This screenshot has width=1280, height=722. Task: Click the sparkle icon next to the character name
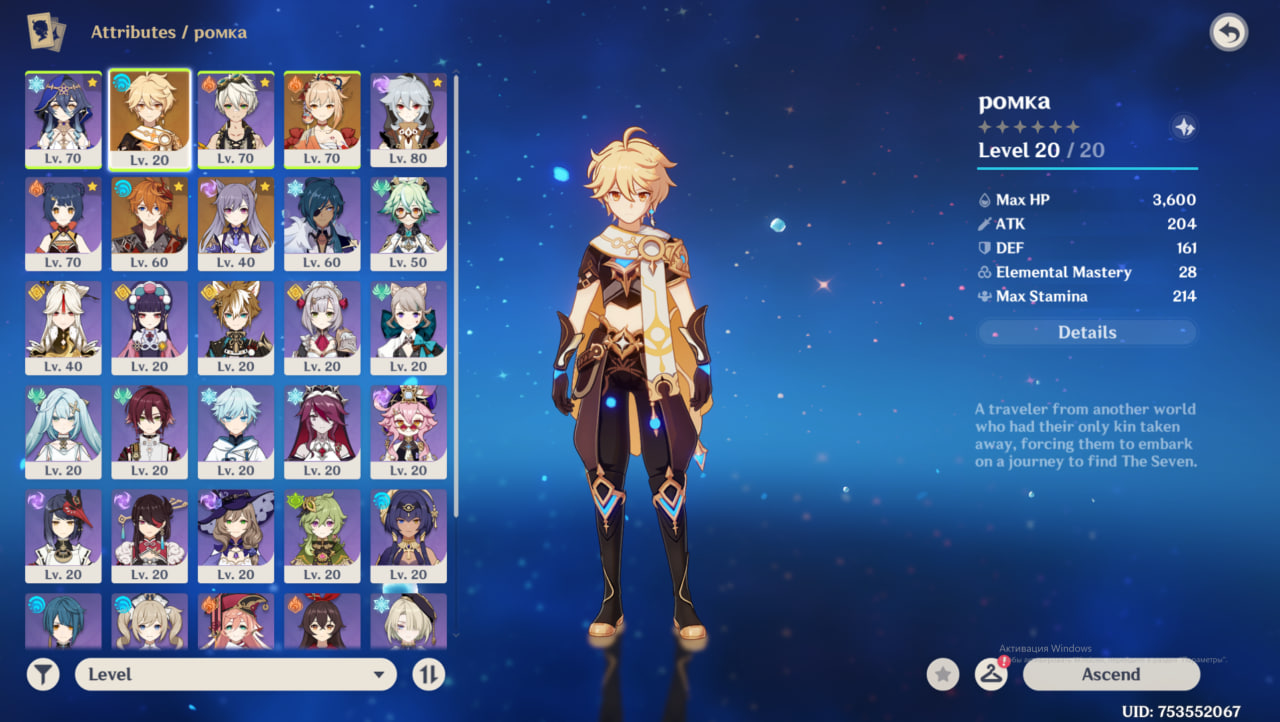[x=1185, y=128]
